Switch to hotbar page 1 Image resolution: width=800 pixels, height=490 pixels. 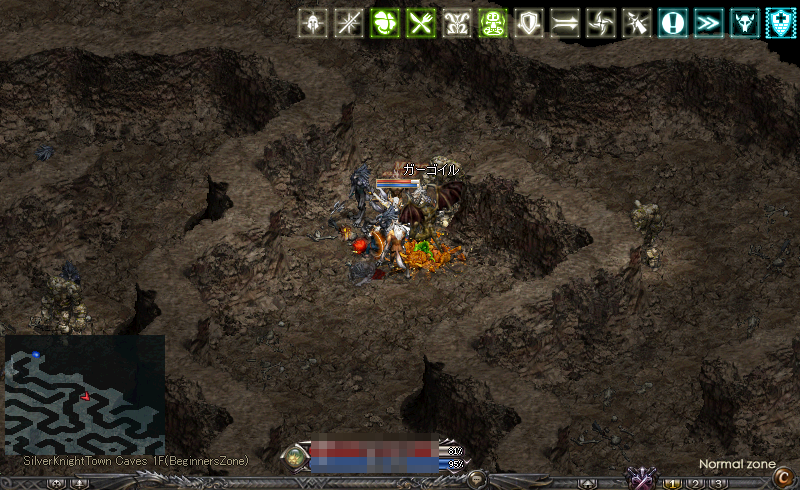coord(673,483)
